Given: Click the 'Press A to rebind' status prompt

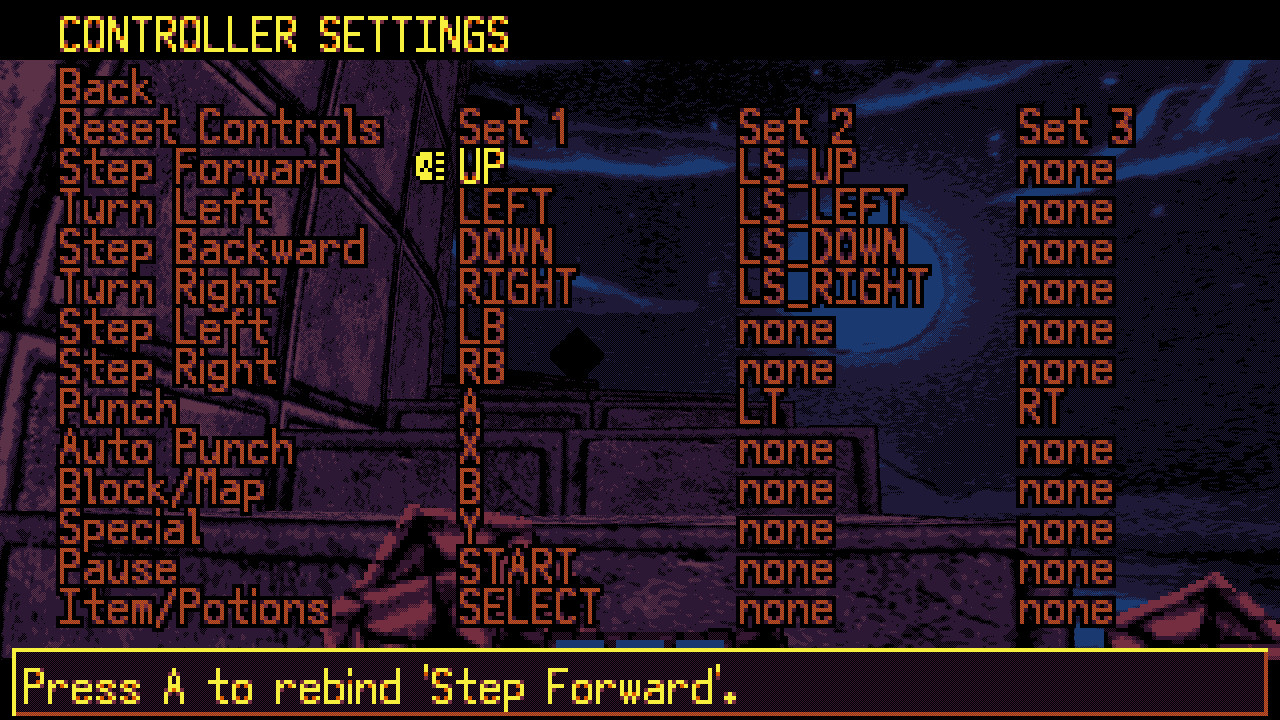Looking at the screenshot, I should point(380,688).
